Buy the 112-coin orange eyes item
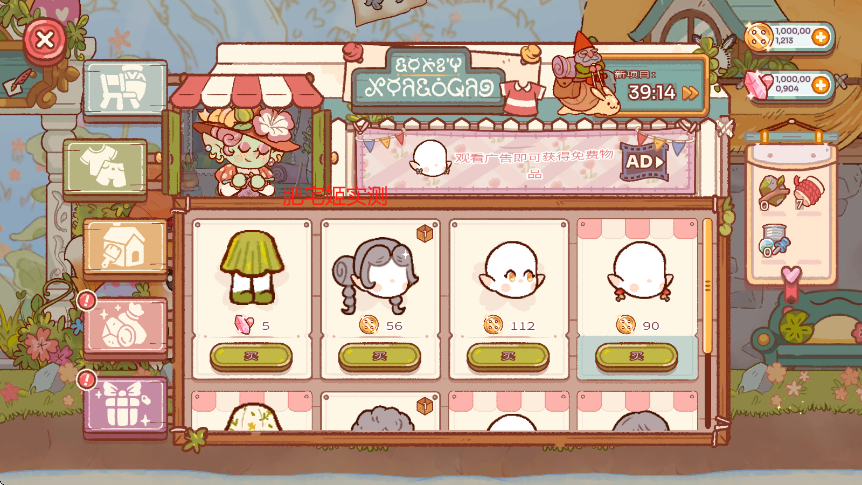The image size is (862, 485). [508, 355]
